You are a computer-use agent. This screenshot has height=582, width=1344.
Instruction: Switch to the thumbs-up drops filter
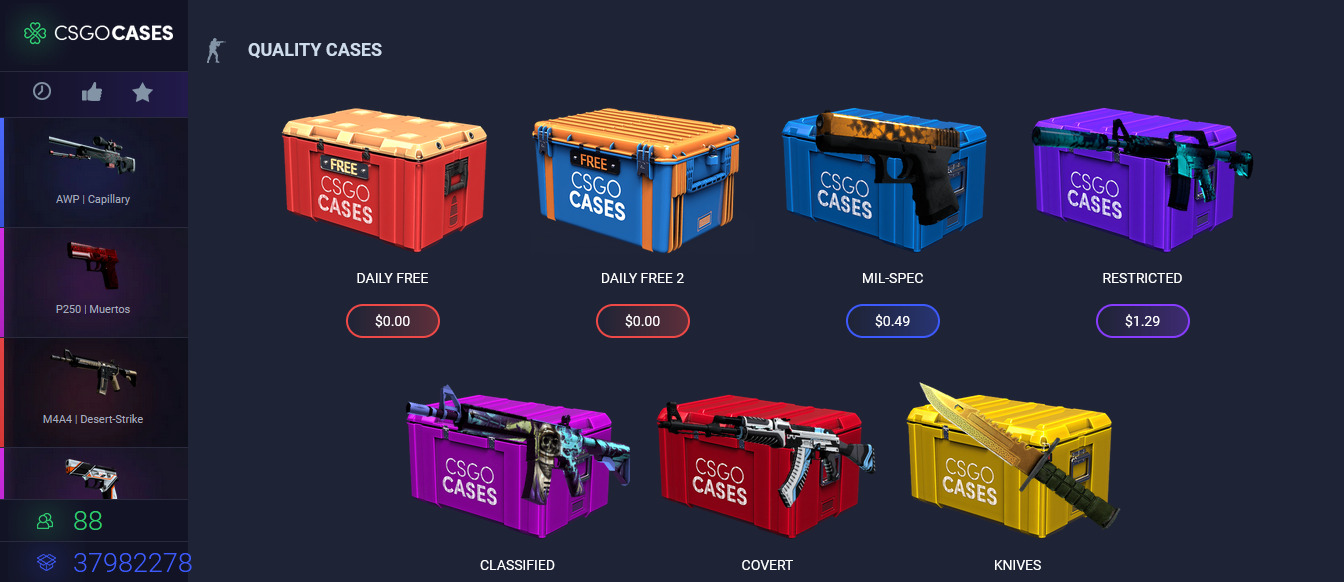(x=92, y=93)
